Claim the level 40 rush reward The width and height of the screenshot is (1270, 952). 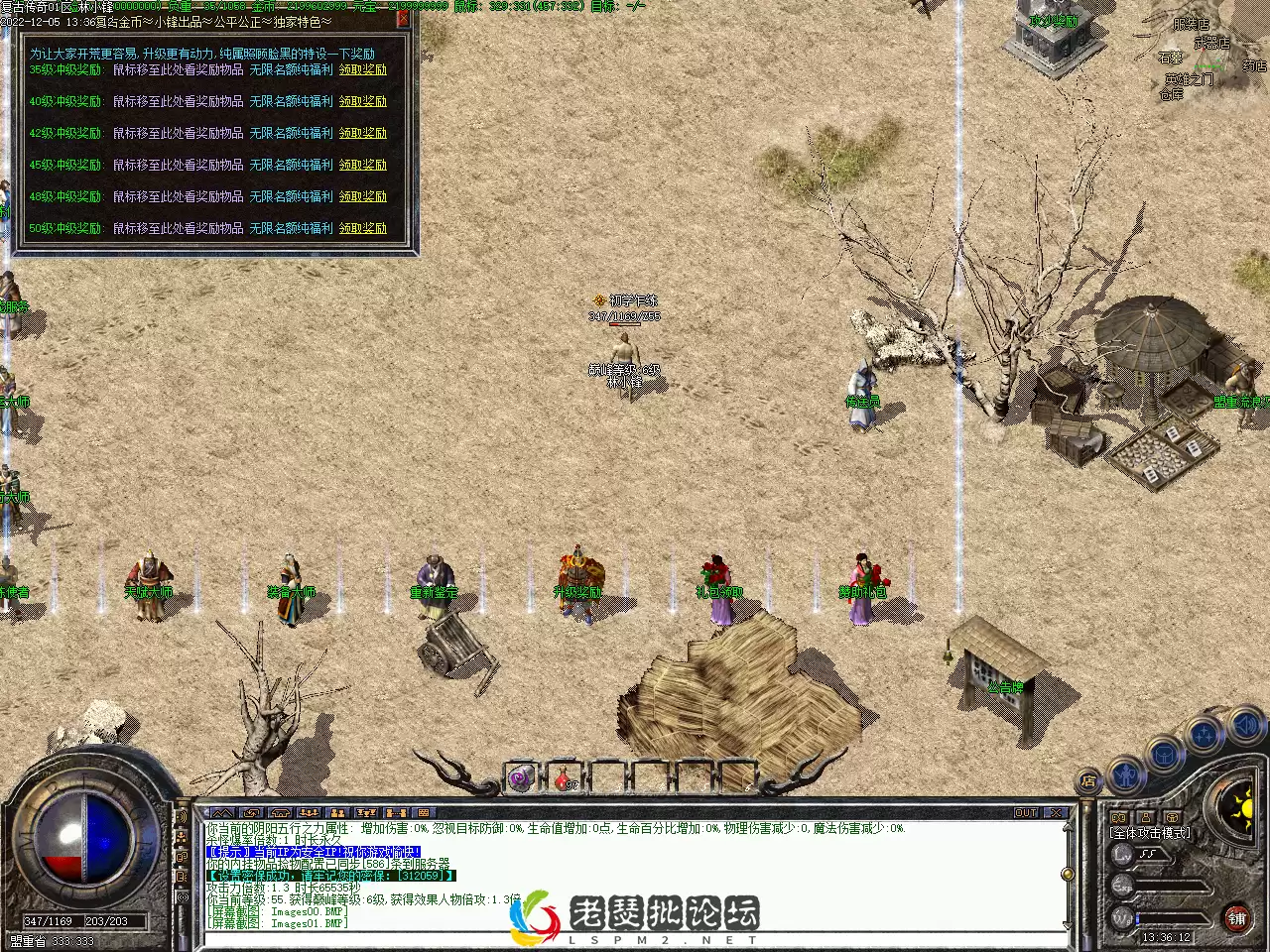pyautogui.click(x=363, y=102)
